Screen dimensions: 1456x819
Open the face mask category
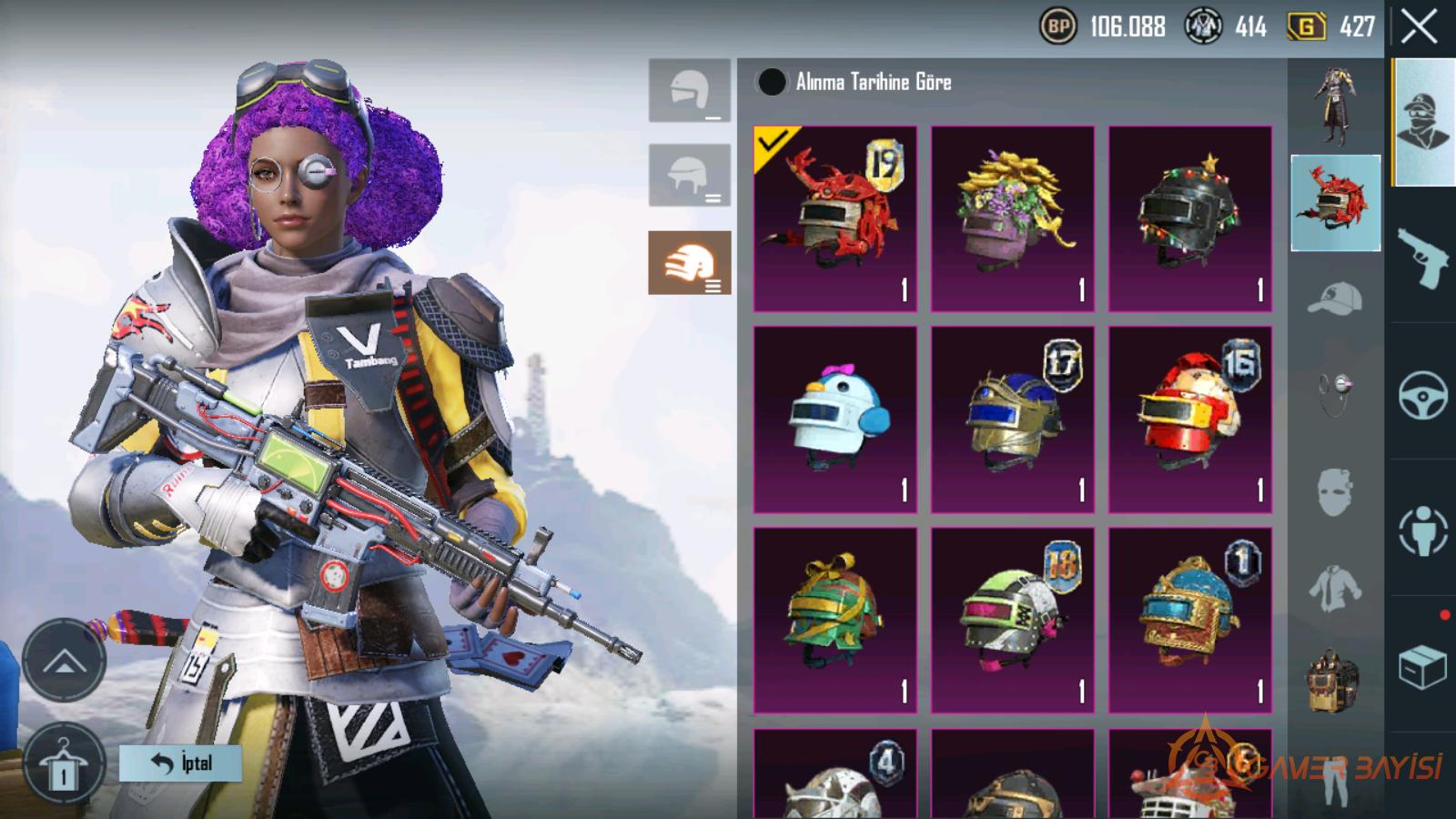[1334, 492]
